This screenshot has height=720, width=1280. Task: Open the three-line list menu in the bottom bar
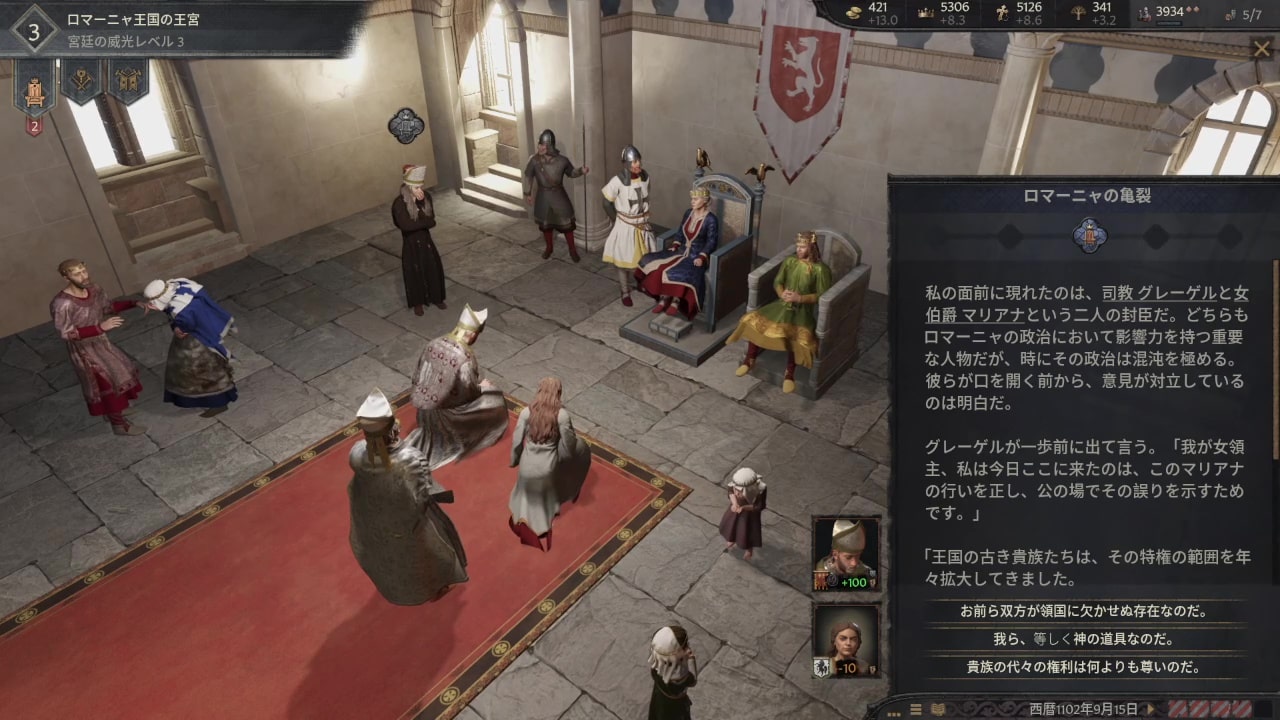point(916,709)
